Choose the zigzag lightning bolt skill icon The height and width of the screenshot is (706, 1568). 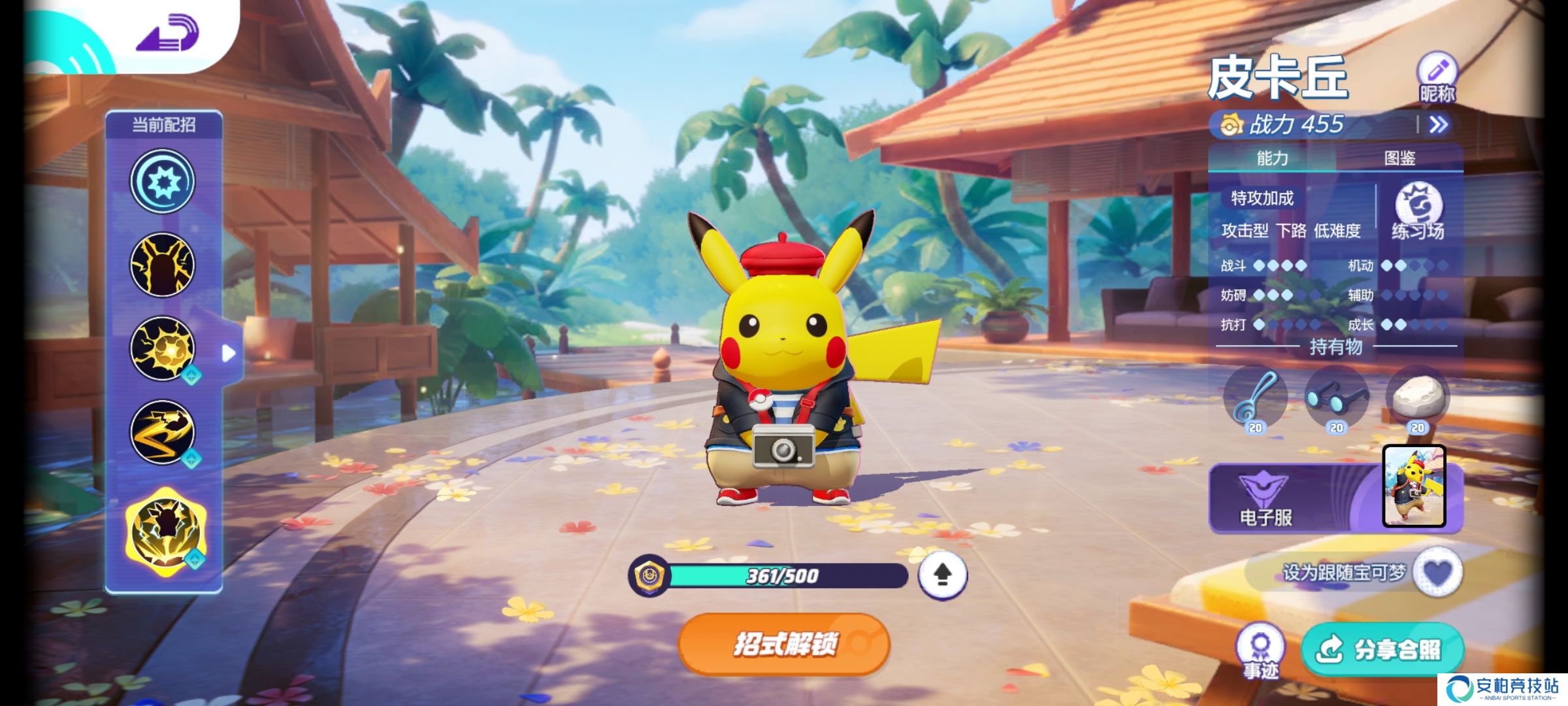tap(163, 432)
